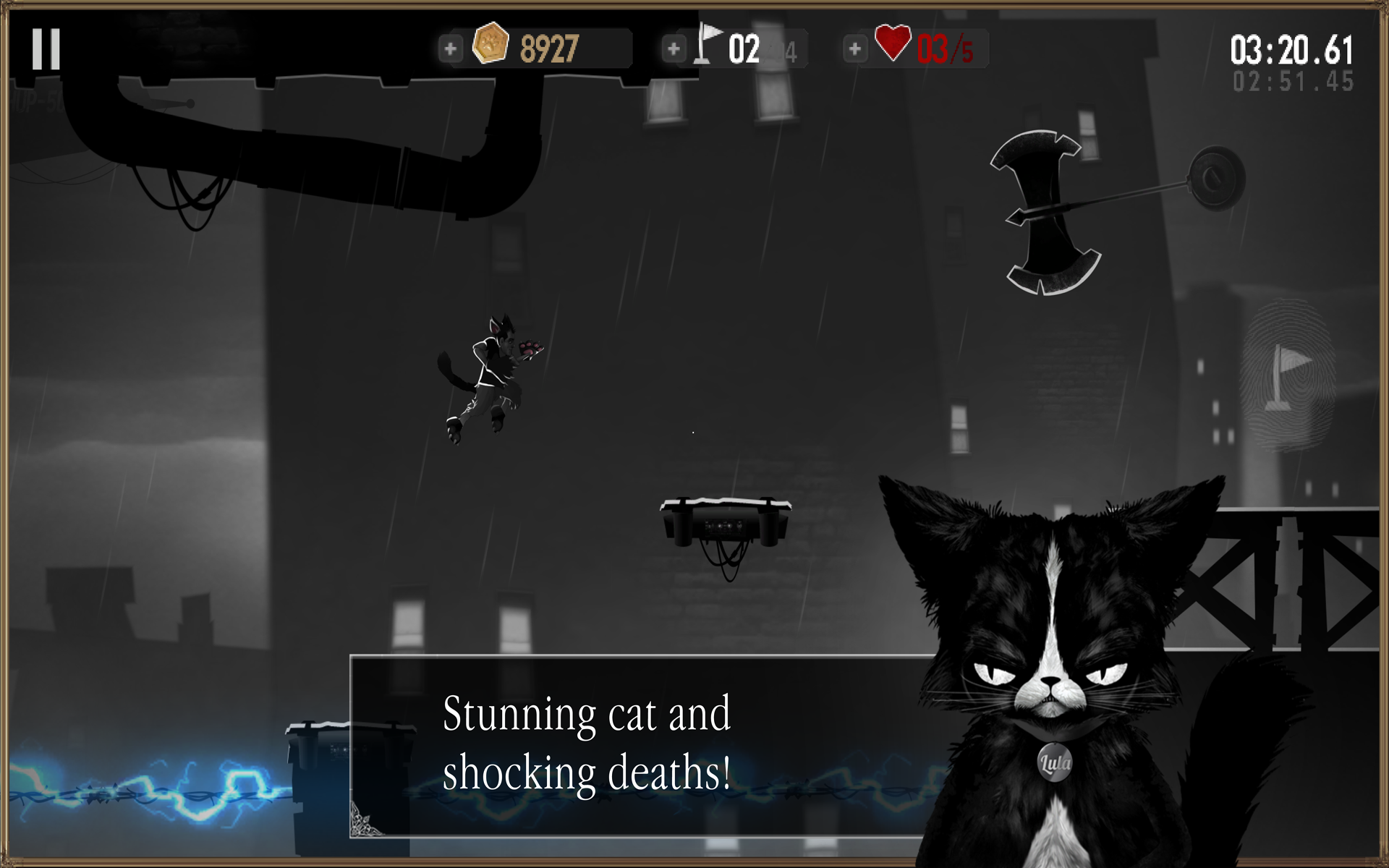Screen dimensions: 1389x868
Task: Click the plus button beside the coin counter
Action: 450,49
